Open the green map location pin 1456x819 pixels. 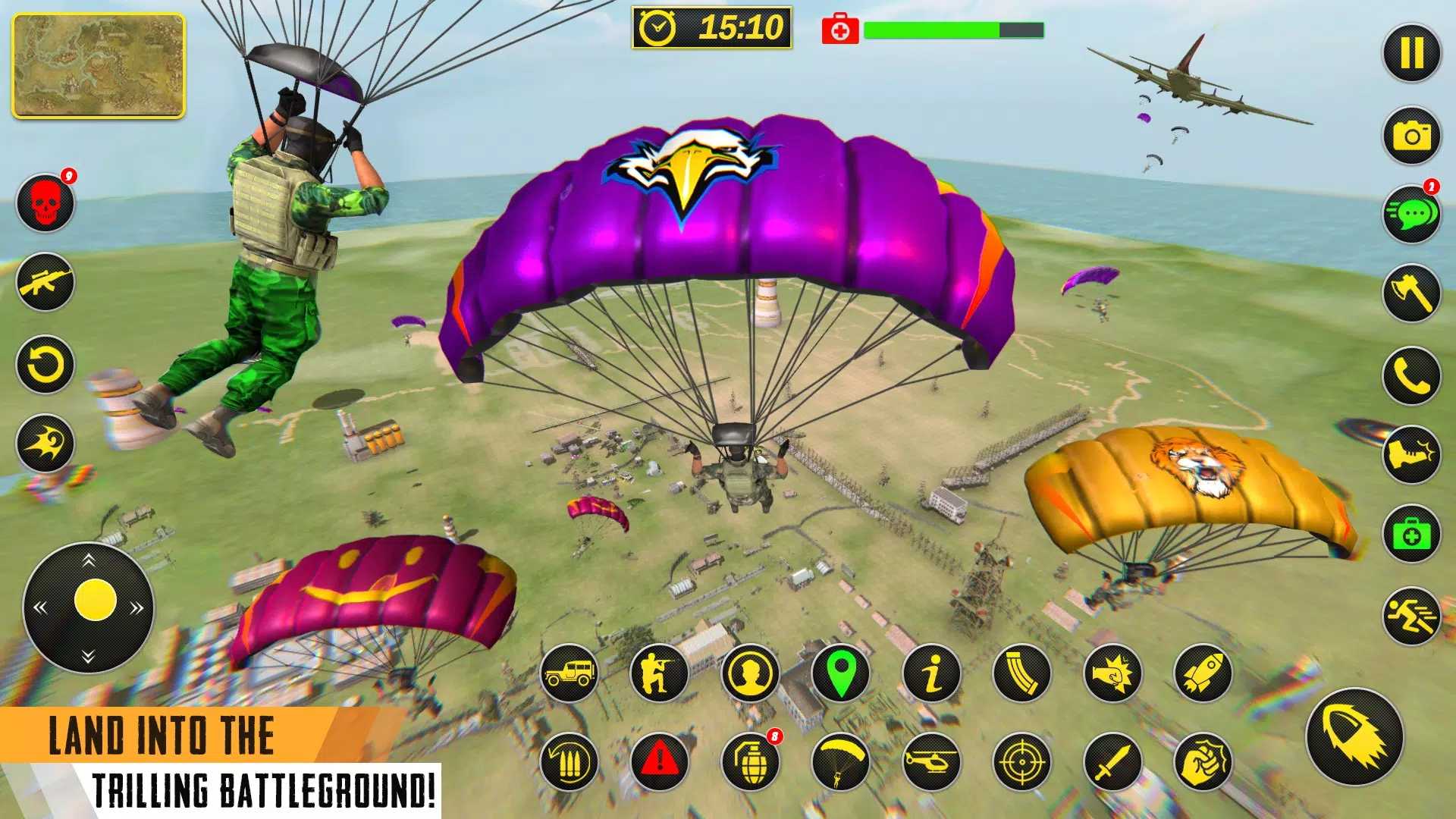[x=840, y=673]
